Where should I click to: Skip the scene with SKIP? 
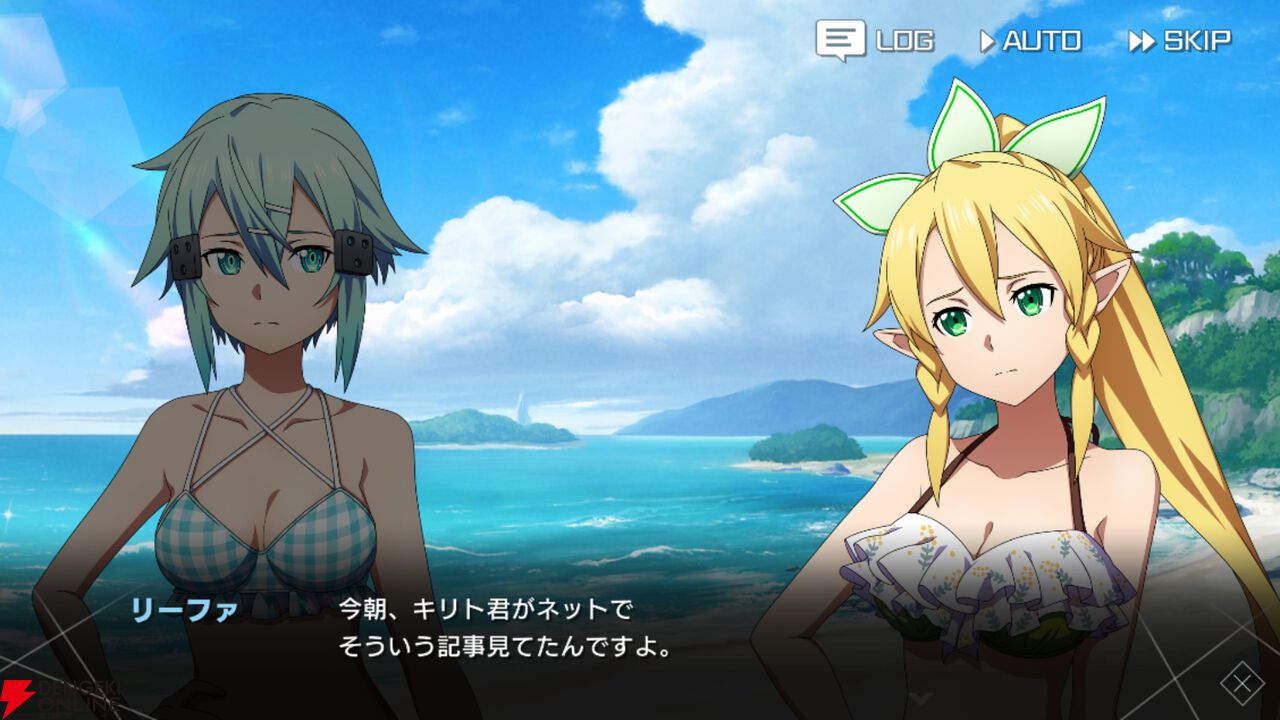(x=1180, y=41)
